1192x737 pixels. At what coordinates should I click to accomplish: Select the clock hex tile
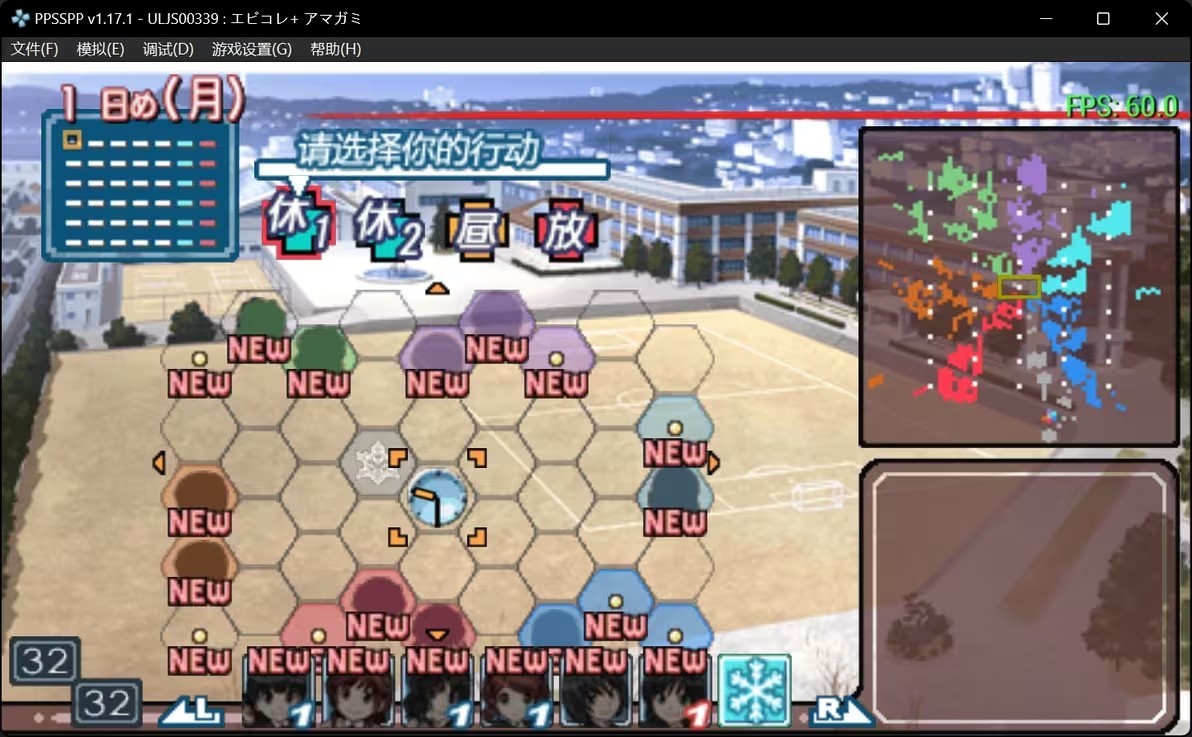pyautogui.click(x=437, y=497)
